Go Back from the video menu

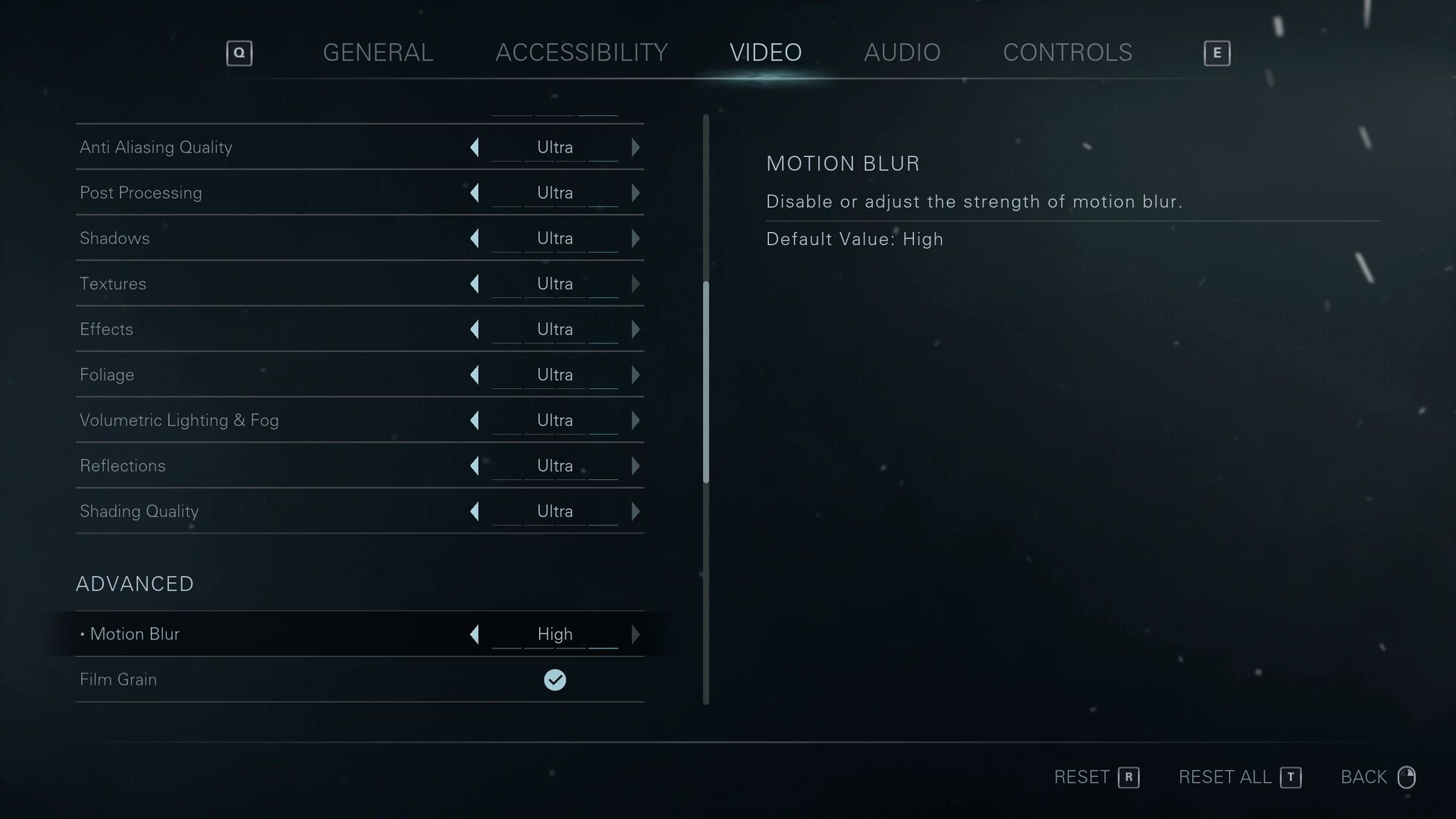[1377, 777]
